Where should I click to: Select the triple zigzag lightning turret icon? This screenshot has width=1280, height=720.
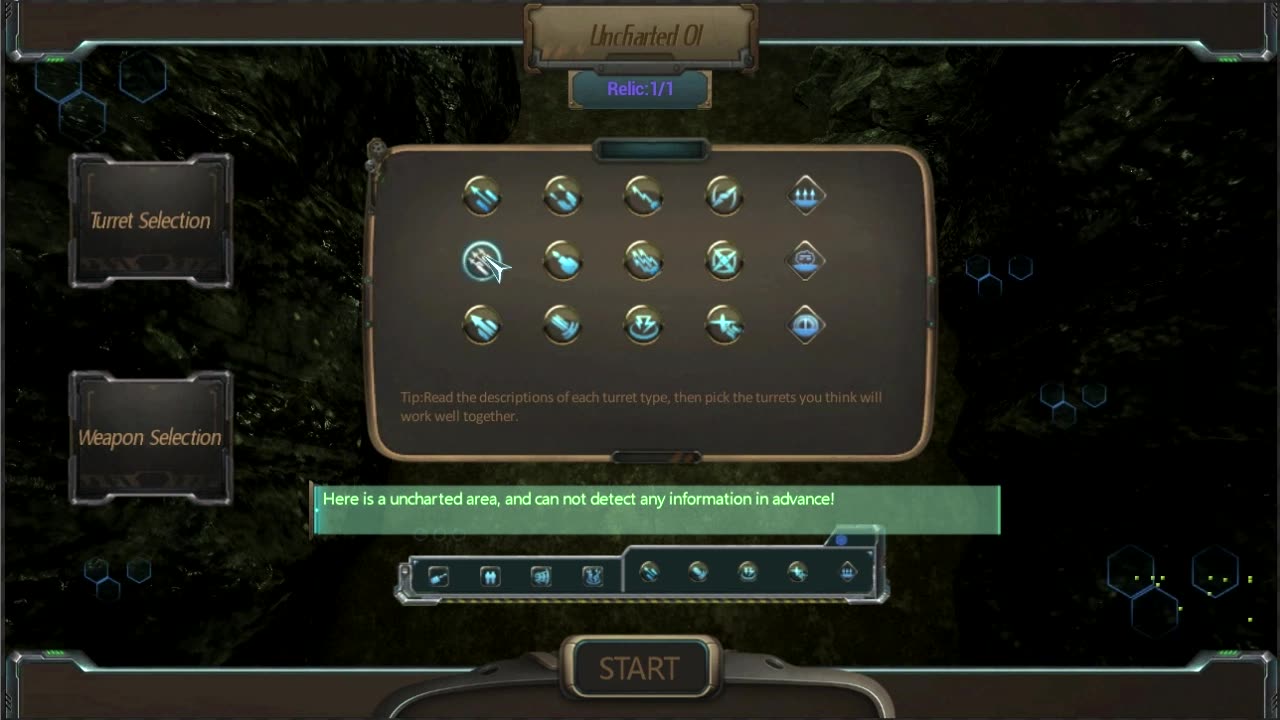click(643, 261)
